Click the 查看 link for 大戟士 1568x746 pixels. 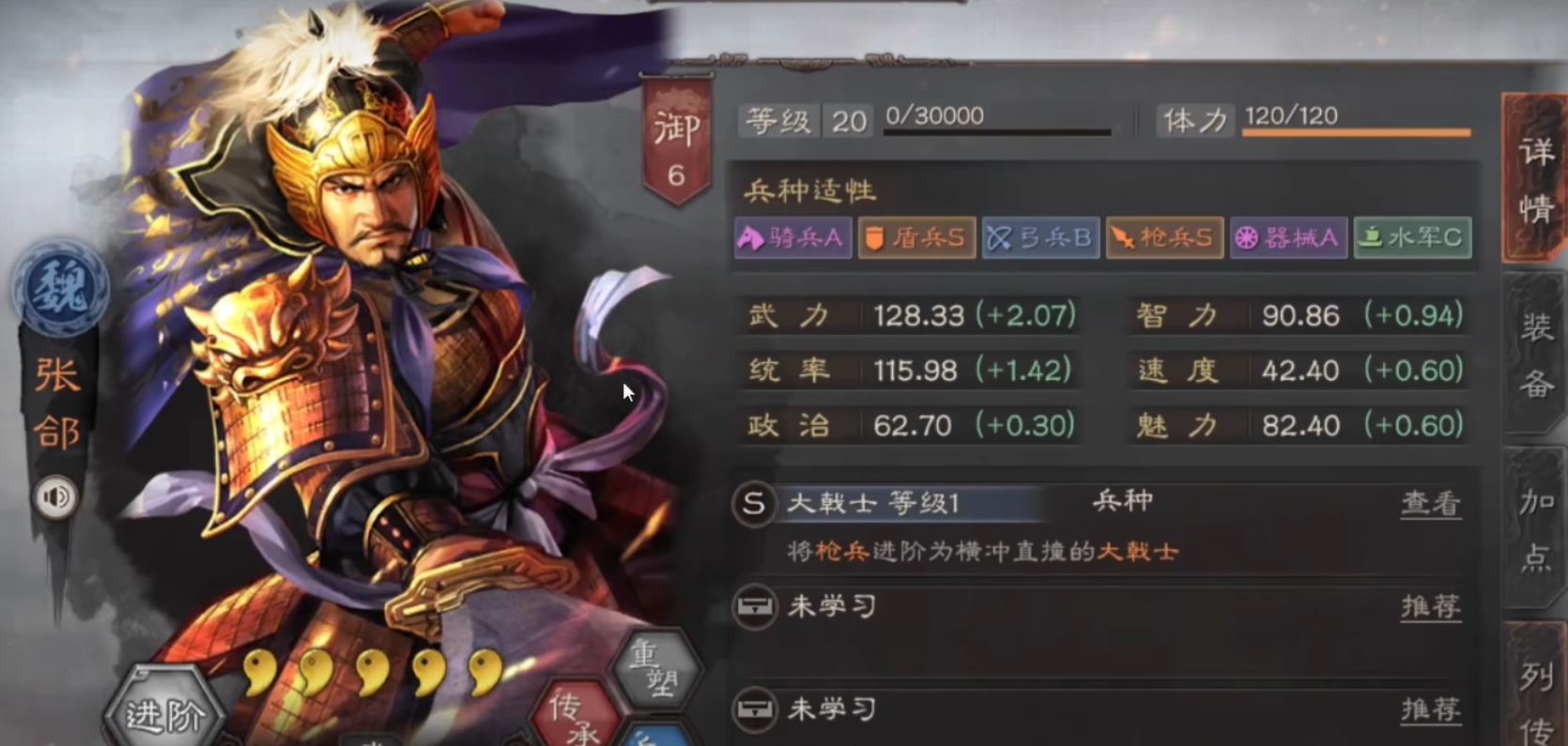1430,504
